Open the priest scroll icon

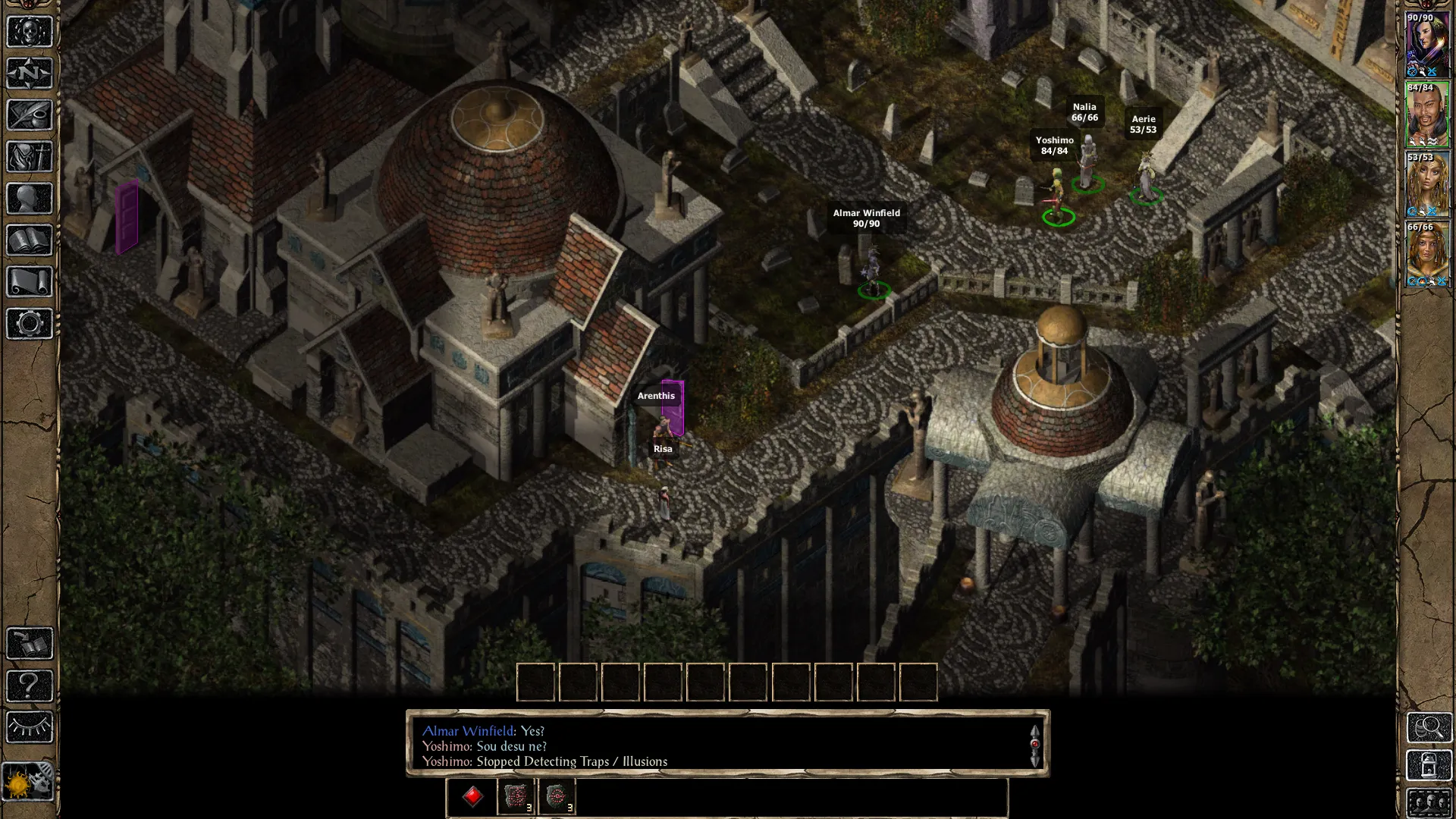(x=30, y=282)
